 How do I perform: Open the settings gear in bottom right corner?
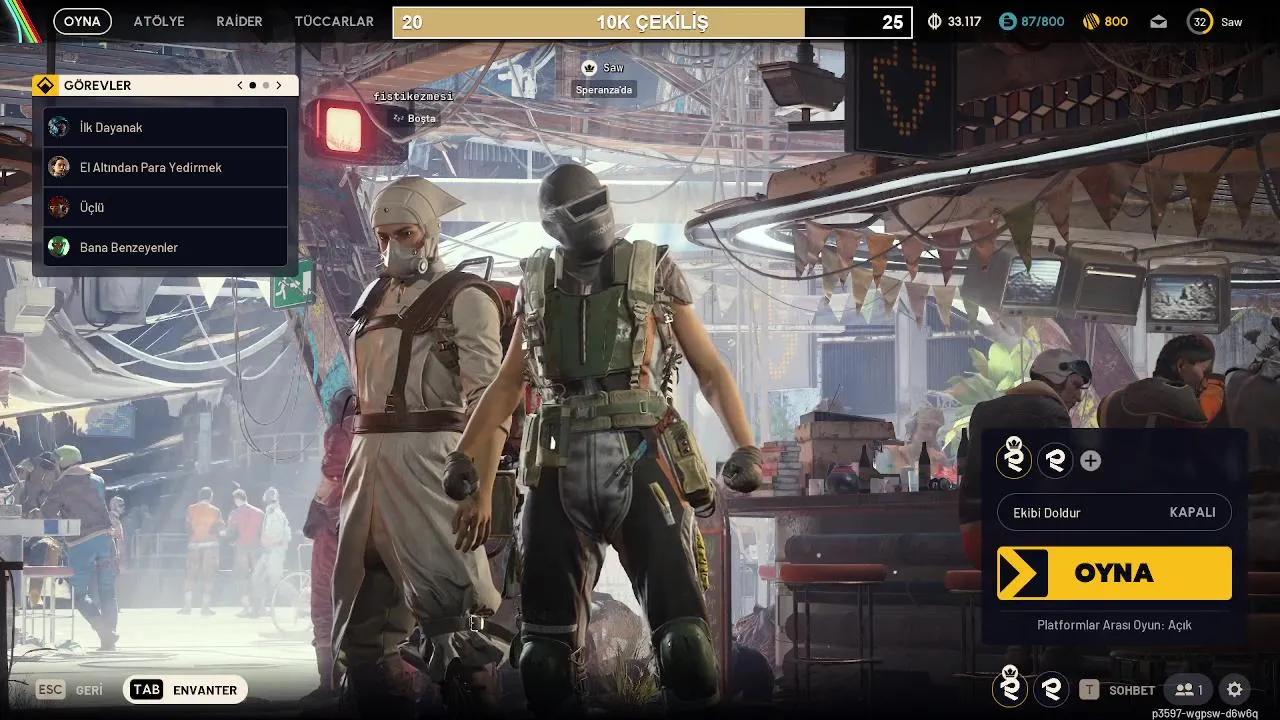[1234, 689]
